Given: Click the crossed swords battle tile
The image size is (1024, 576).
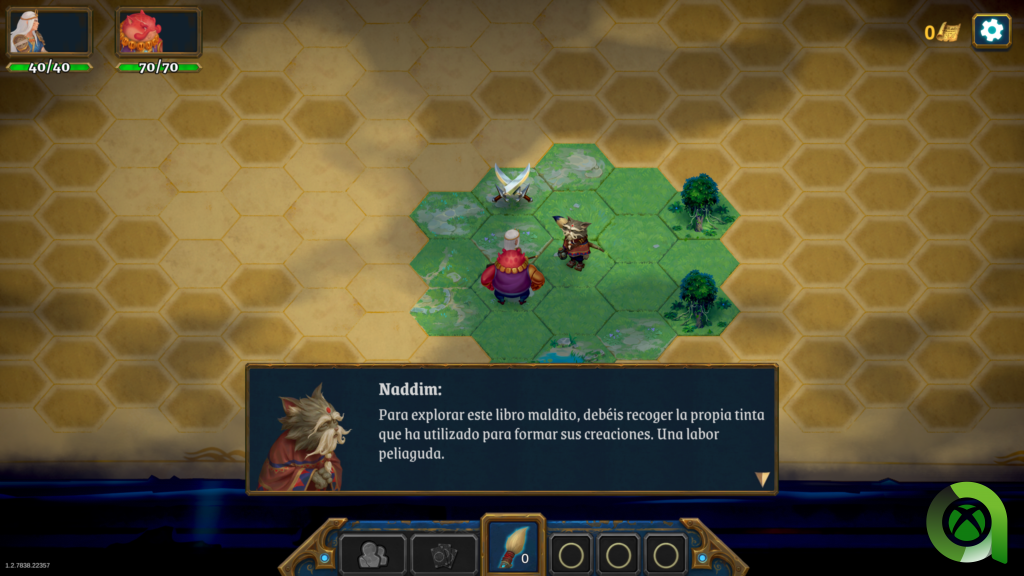Looking at the screenshot, I should 512,184.
